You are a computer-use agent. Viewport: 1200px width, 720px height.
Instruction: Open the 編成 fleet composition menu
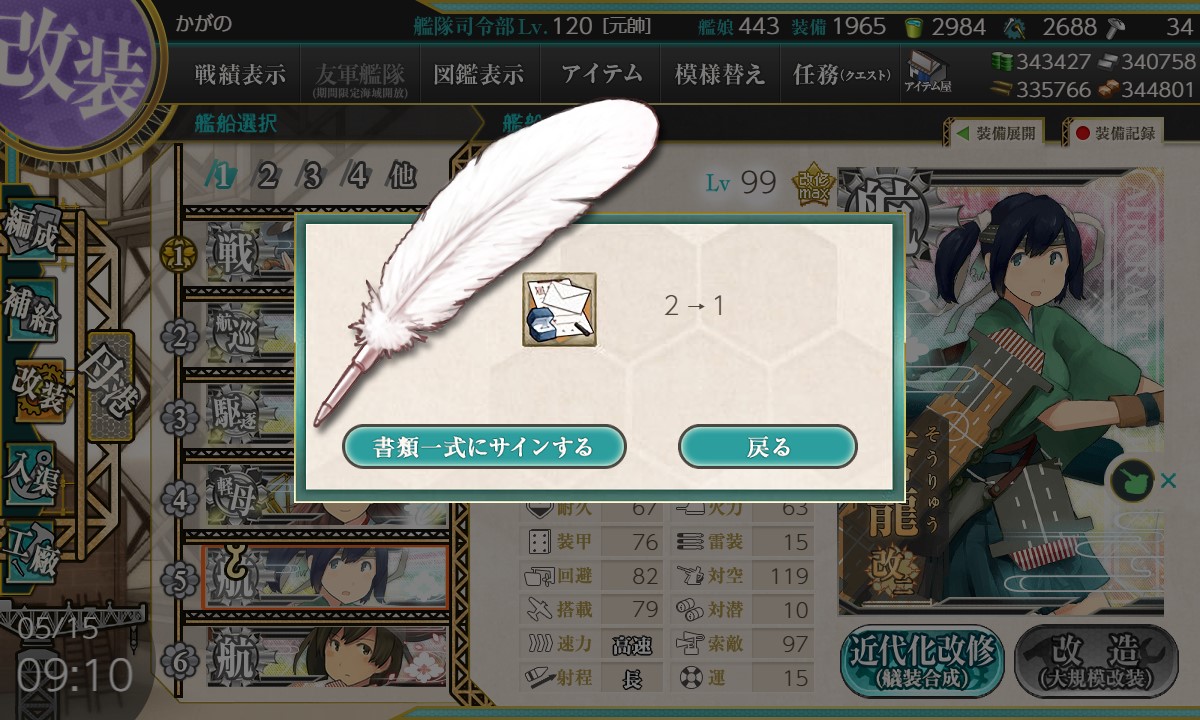point(32,232)
